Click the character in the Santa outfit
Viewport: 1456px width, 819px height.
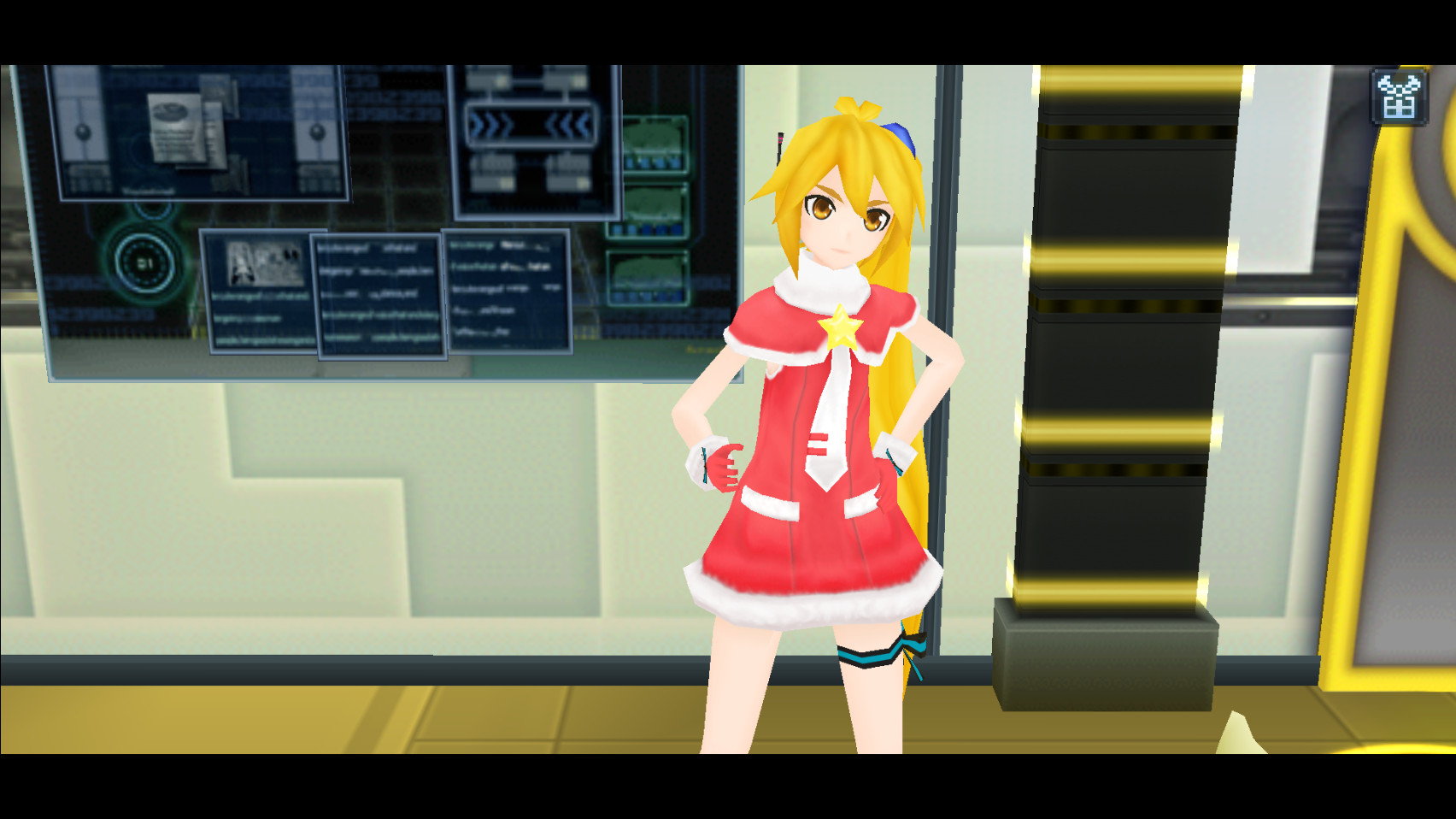pos(820,427)
